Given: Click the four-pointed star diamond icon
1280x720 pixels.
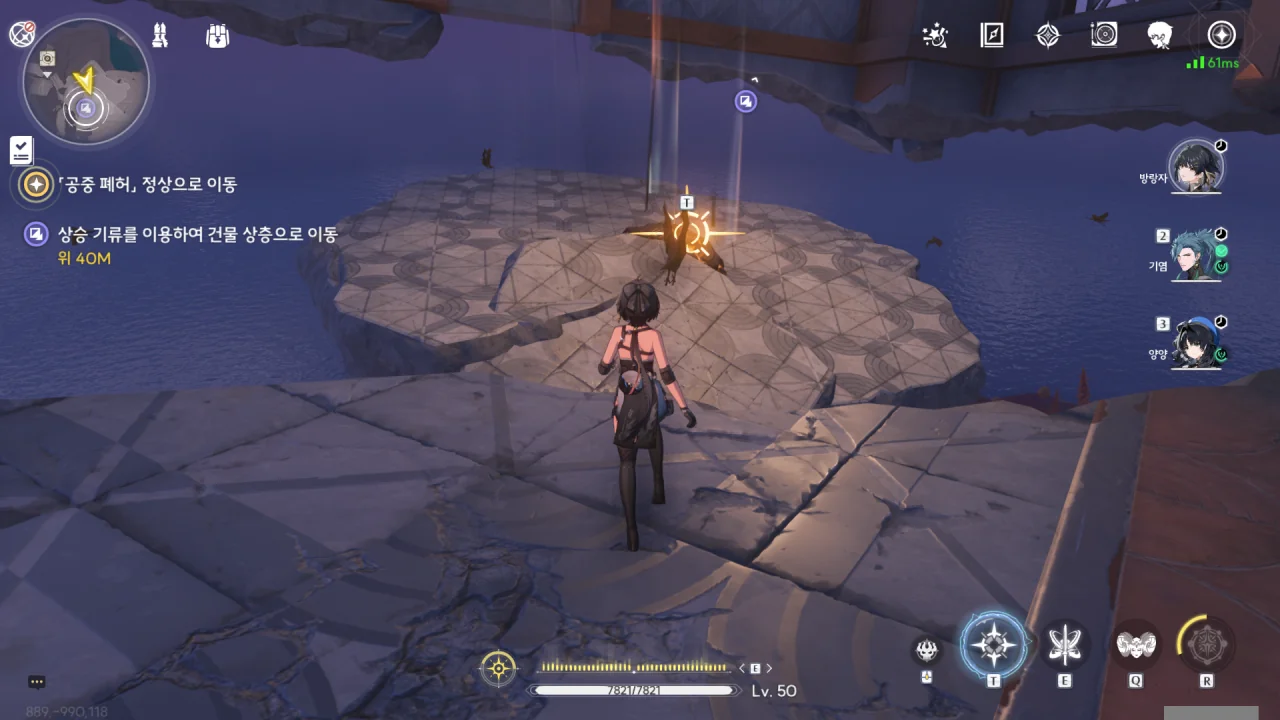Looking at the screenshot, I should pos(1047,36).
